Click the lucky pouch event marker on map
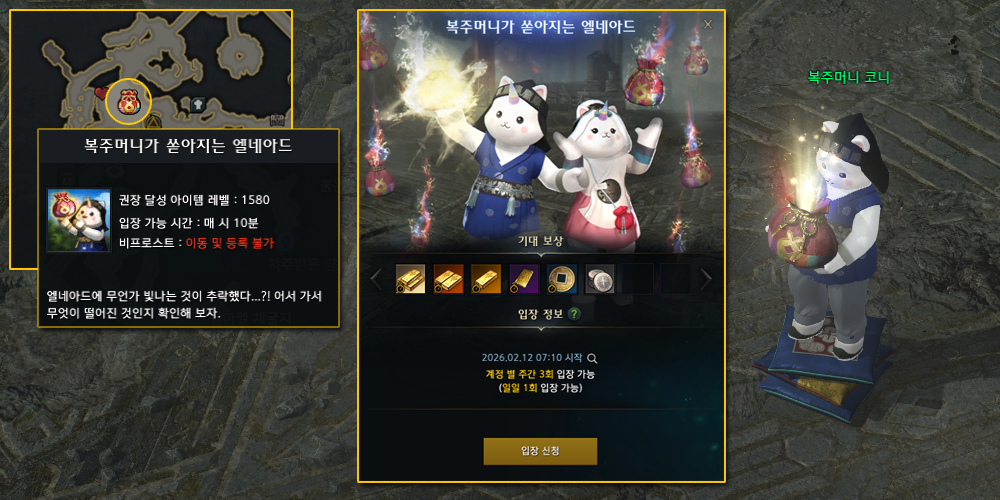The width and height of the screenshot is (1000, 500). (128, 100)
